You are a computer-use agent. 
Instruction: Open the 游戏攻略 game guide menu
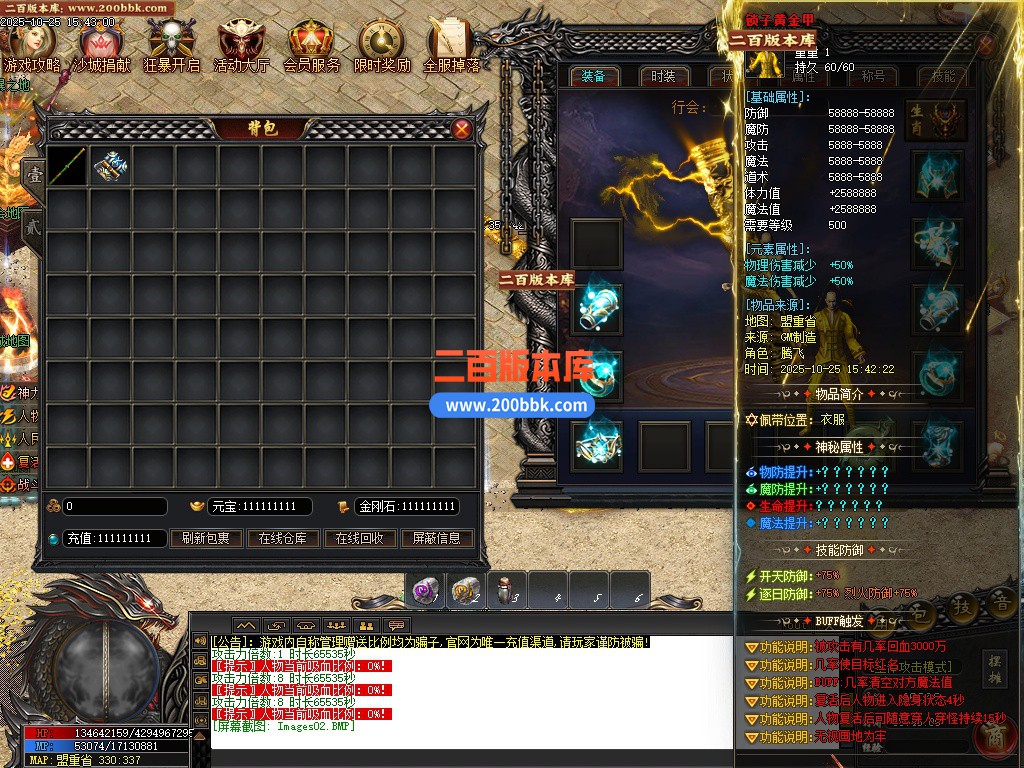coord(32,46)
